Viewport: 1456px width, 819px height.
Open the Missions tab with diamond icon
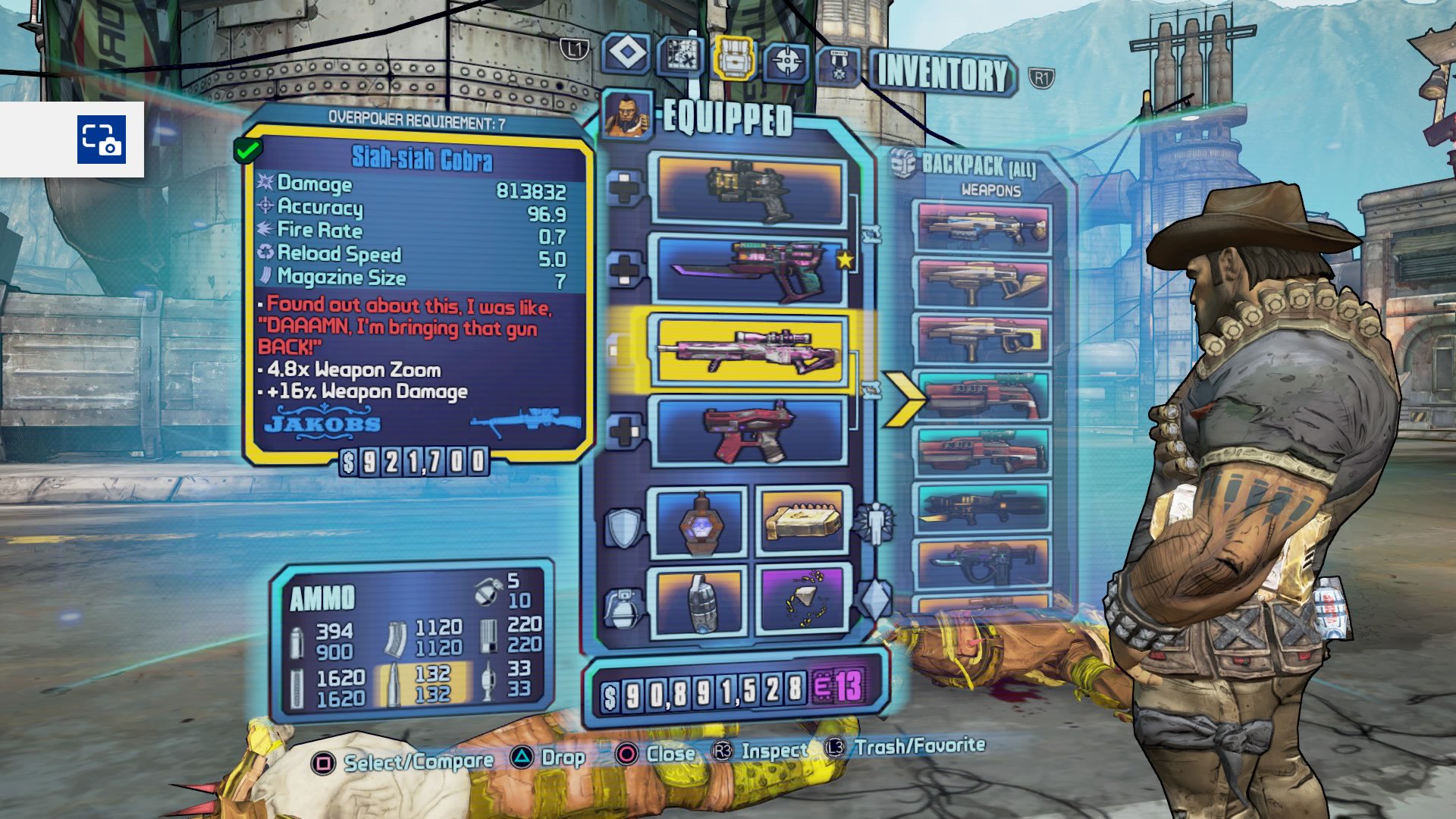point(626,55)
